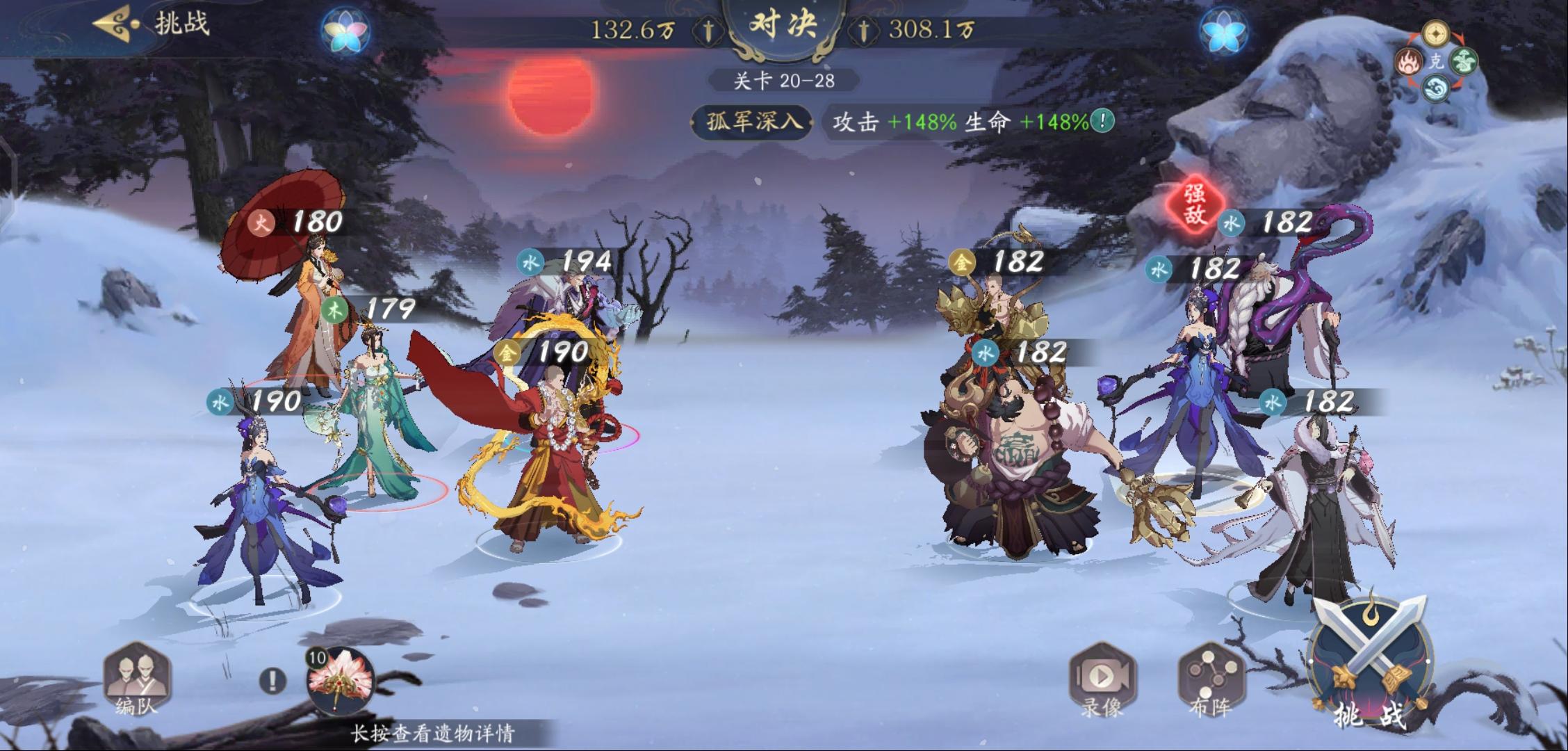The height and width of the screenshot is (751, 1568).
Task: Select the wood element icon in the 克 wheel
Action: pyautogui.click(x=1464, y=63)
